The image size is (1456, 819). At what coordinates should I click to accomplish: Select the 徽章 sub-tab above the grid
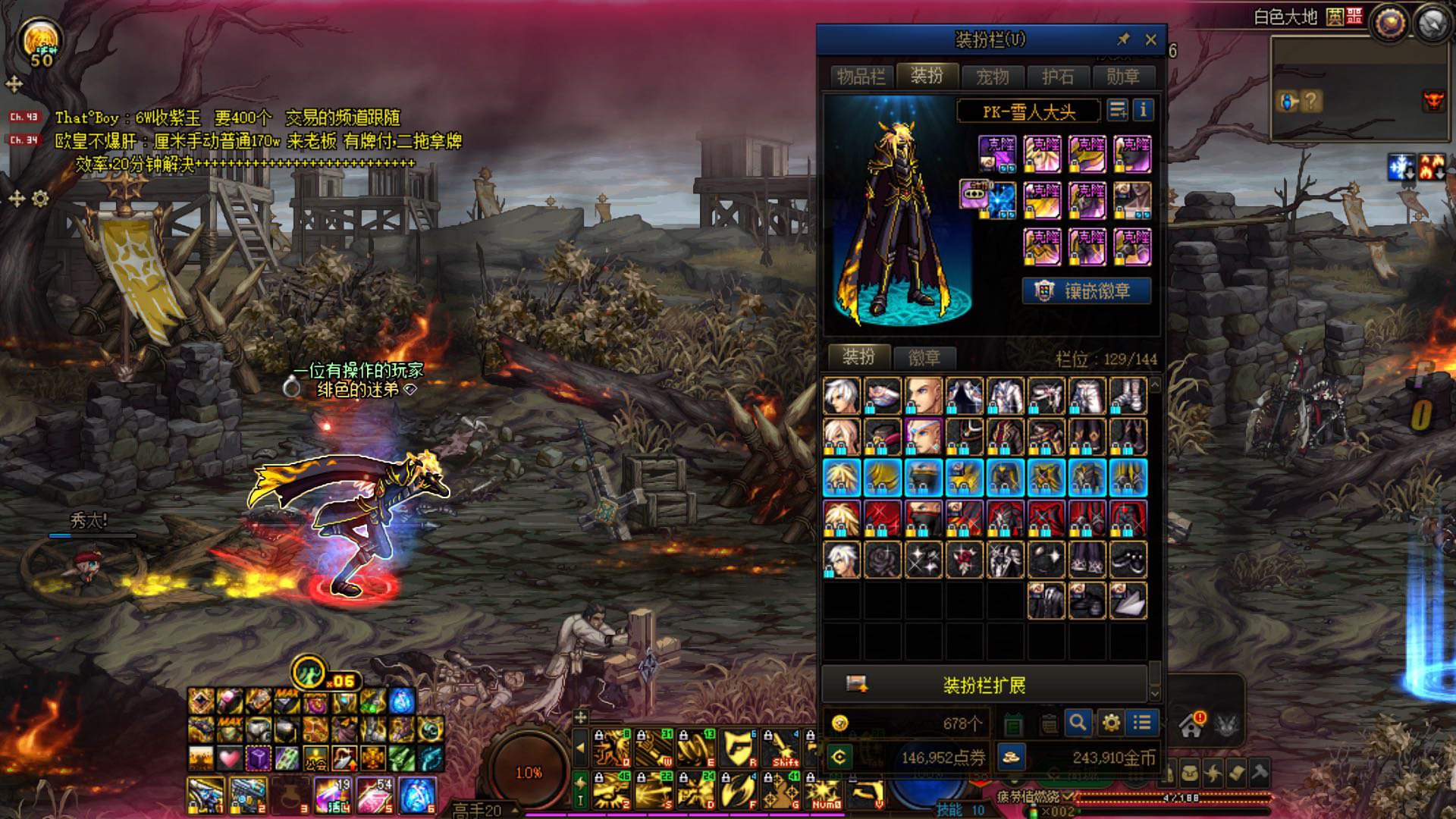point(924,357)
